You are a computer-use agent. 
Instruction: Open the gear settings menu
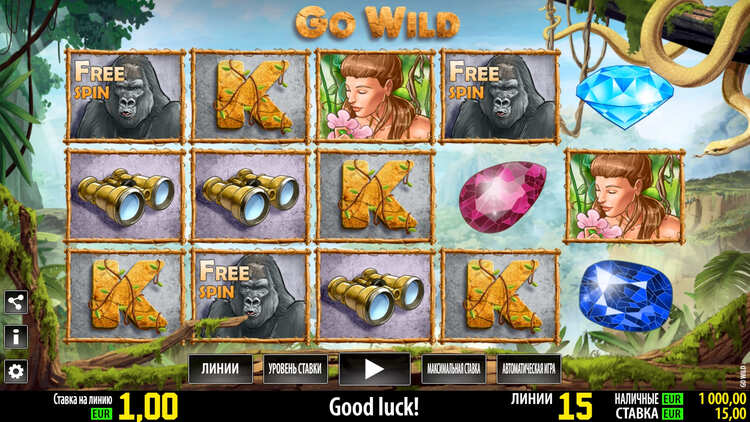[x=15, y=371]
